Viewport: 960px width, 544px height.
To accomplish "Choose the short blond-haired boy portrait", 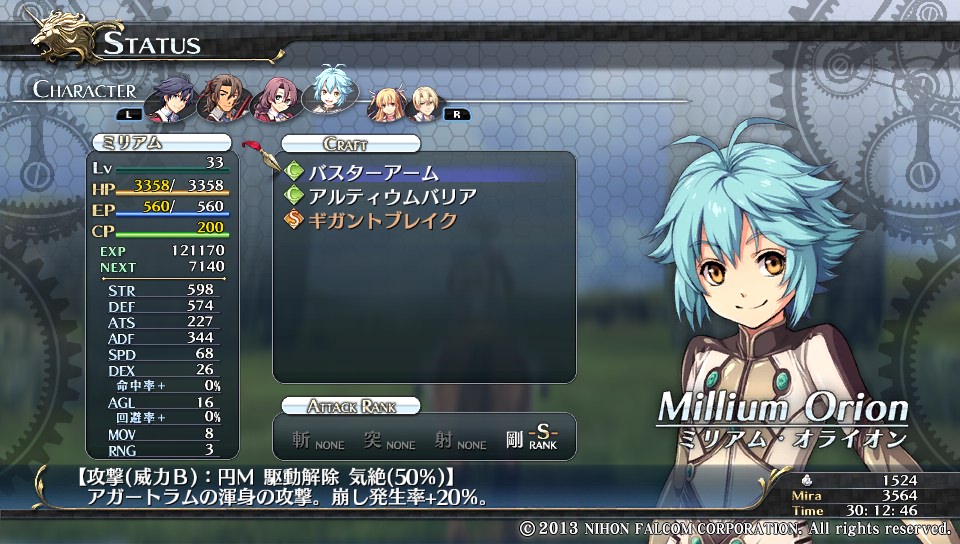I will (428, 101).
